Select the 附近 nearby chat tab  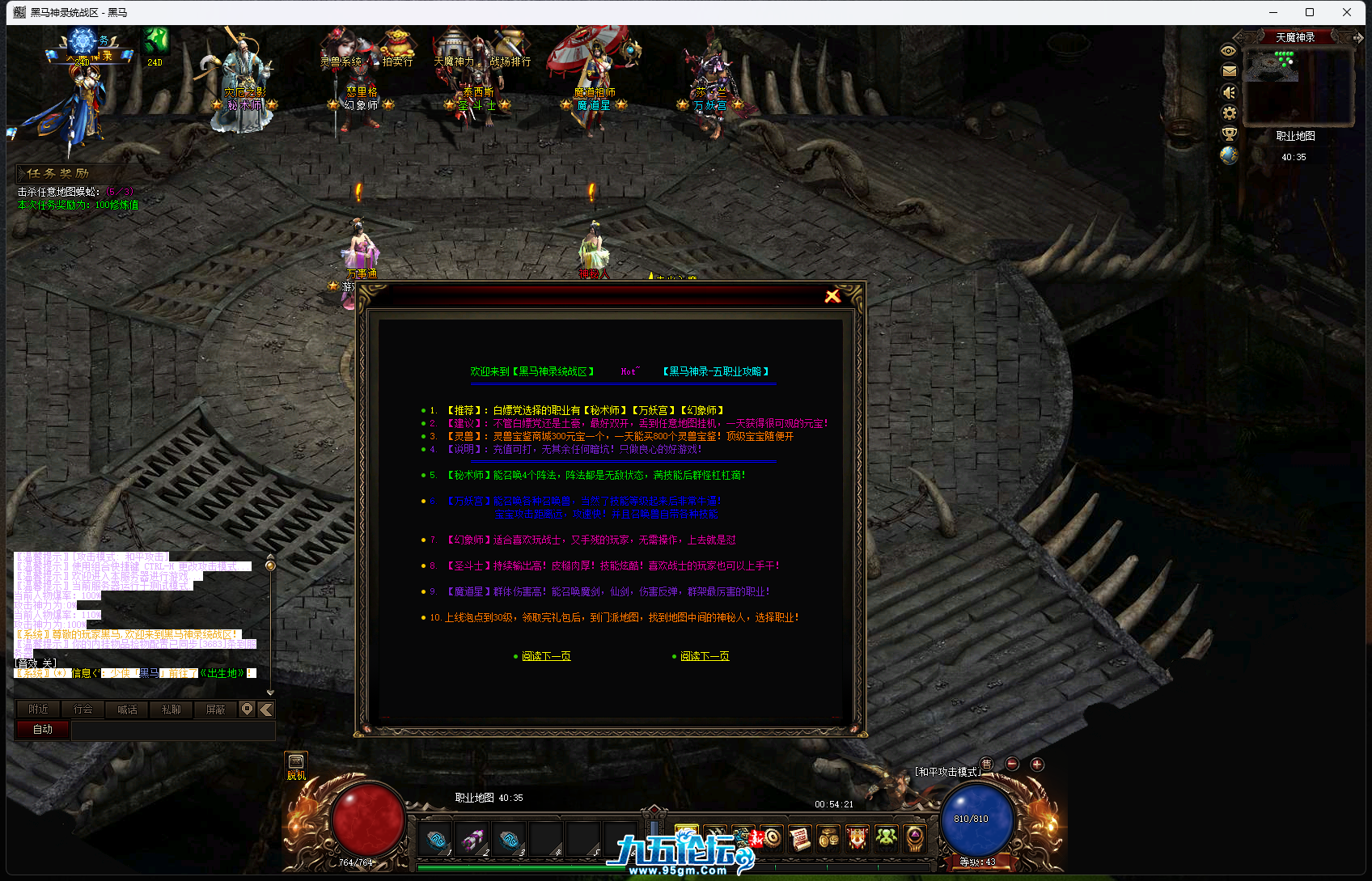(37, 709)
